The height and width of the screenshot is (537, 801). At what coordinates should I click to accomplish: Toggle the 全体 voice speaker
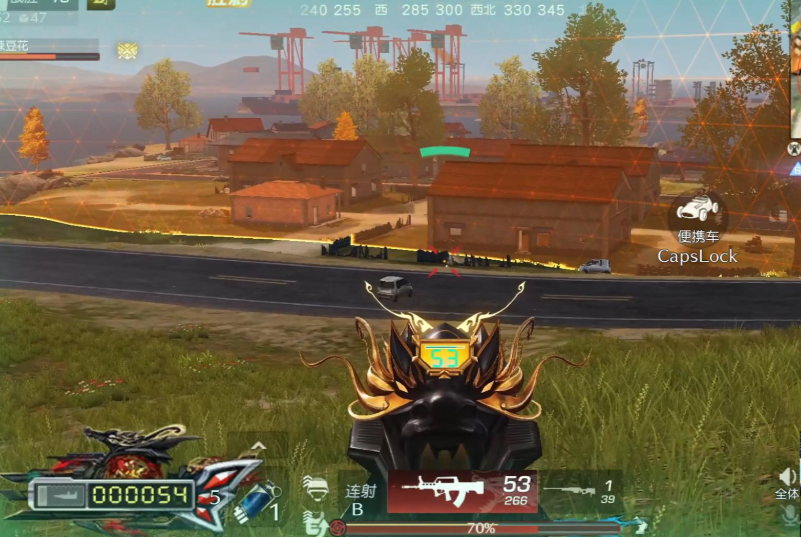click(788, 482)
